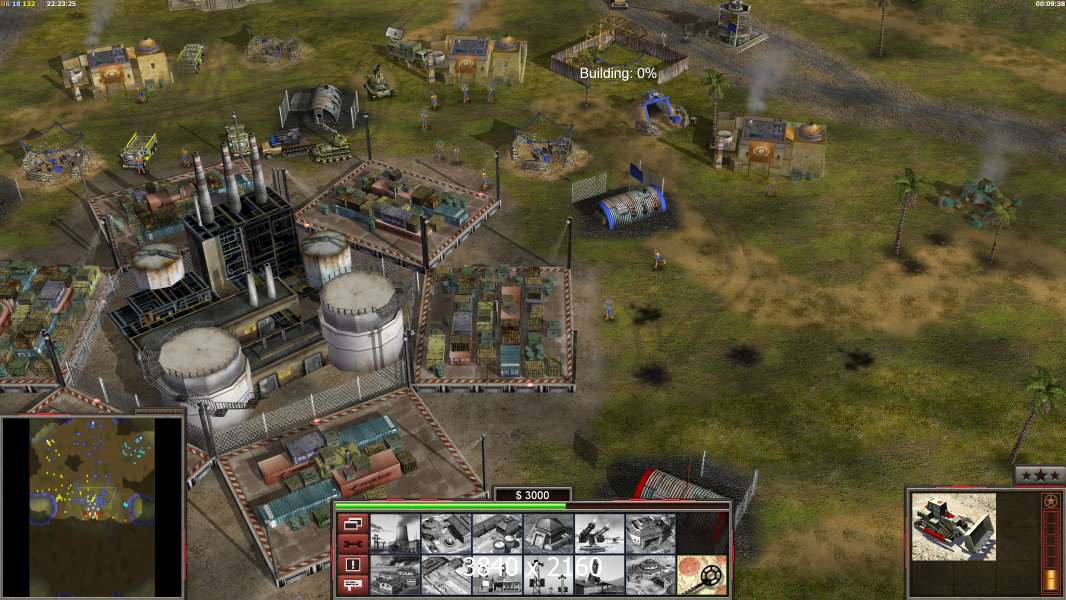Open the exclamation mark alert button
The image size is (1066, 600).
coord(351,565)
